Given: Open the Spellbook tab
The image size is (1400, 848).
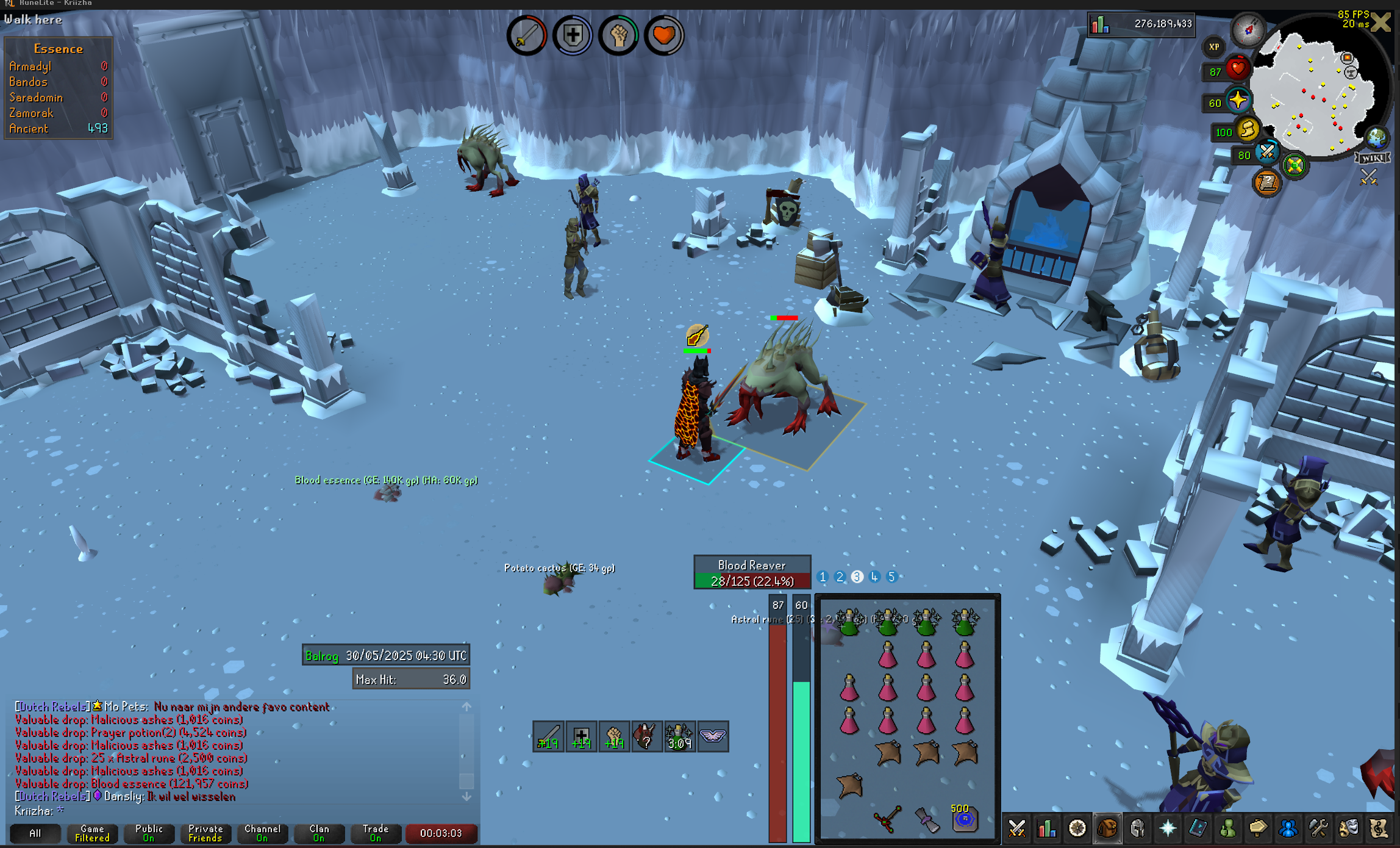Looking at the screenshot, I should pos(1198,828).
